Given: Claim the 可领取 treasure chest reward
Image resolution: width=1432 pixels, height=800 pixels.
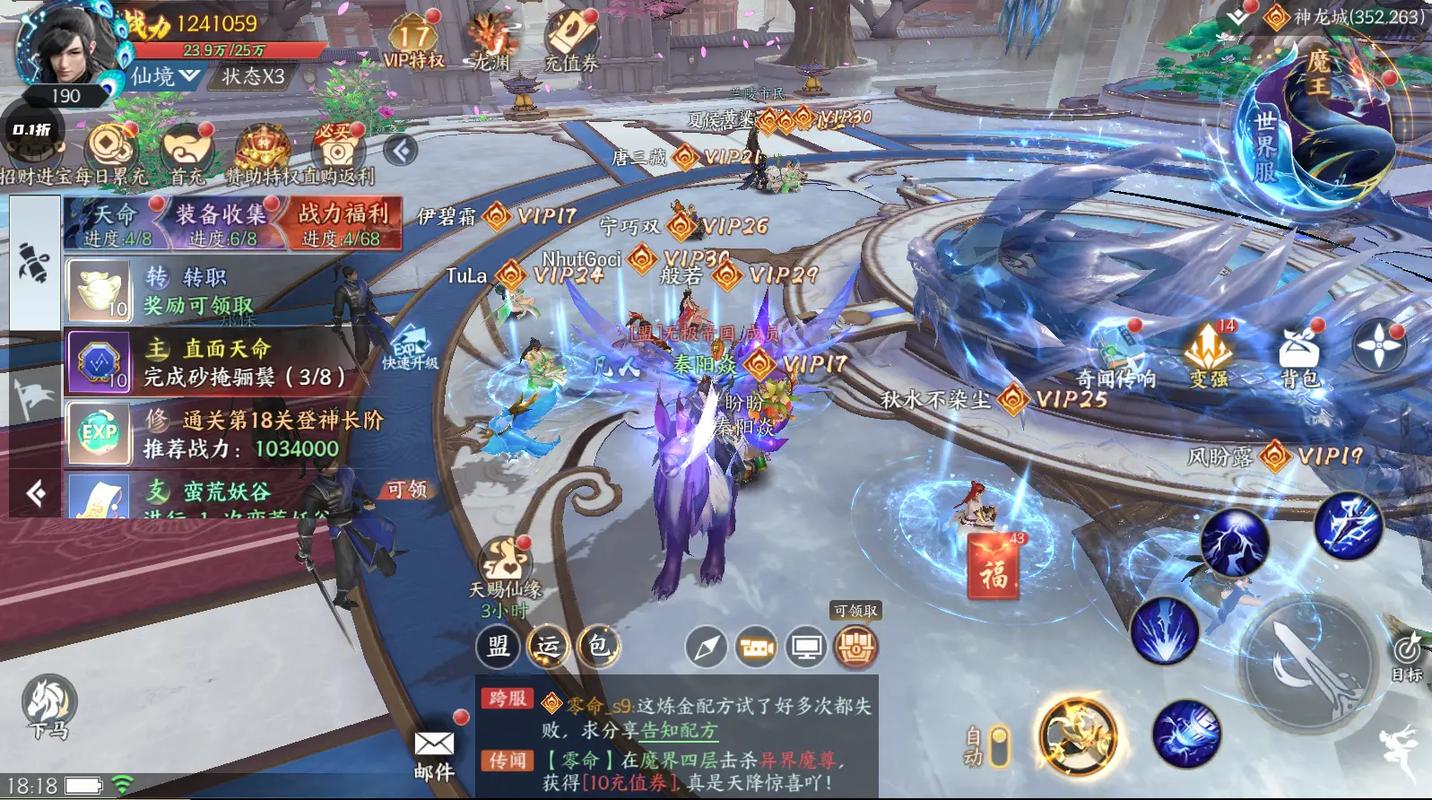Looking at the screenshot, I should 856,647.
